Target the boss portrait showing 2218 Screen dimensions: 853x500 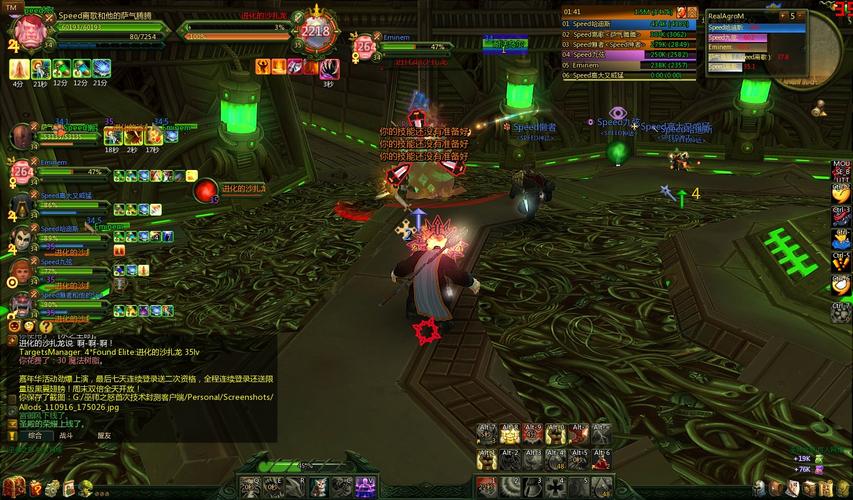point(314,32)
